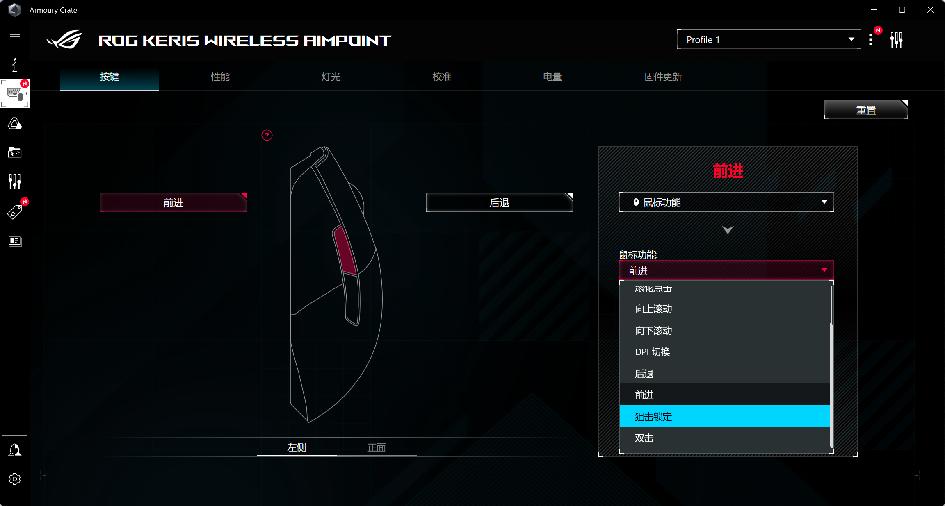Image resolution: width=945 pixels, height=506 pixels.
Task: Click the 重置 reset button
Action: tap(865, 110)
